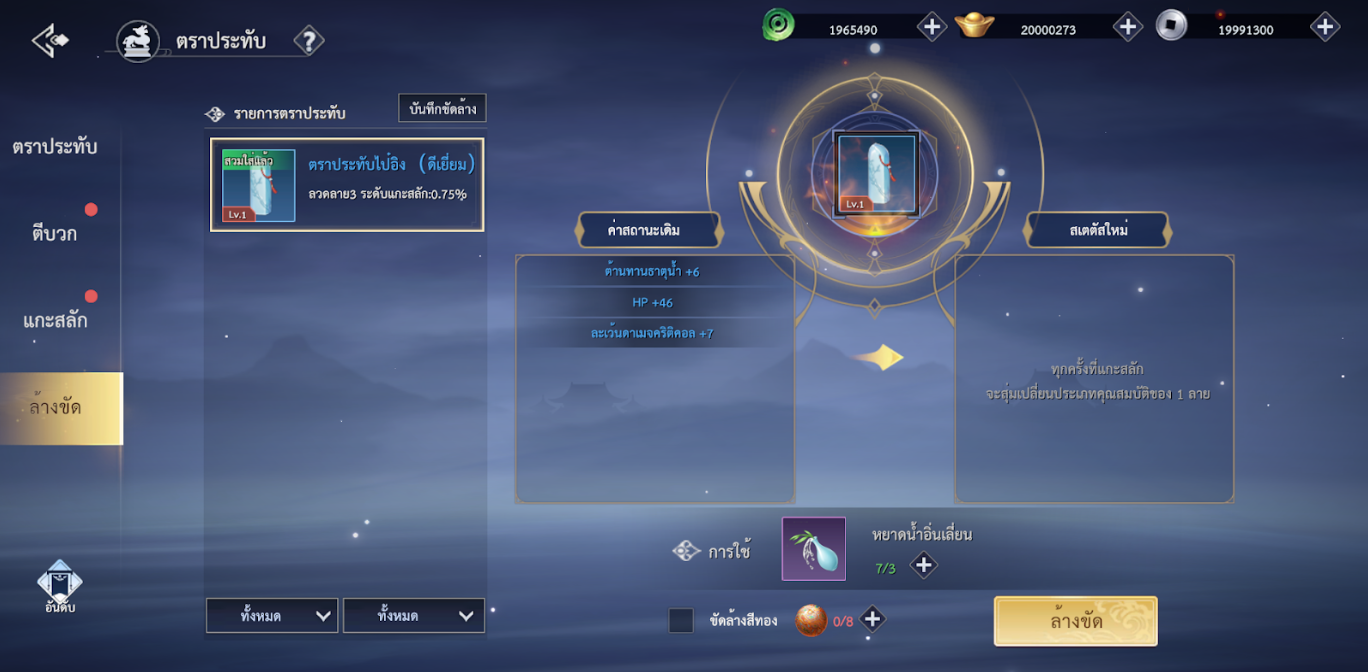Add more golden polish orbs
Screen dimensions: 1368x672
872,620
